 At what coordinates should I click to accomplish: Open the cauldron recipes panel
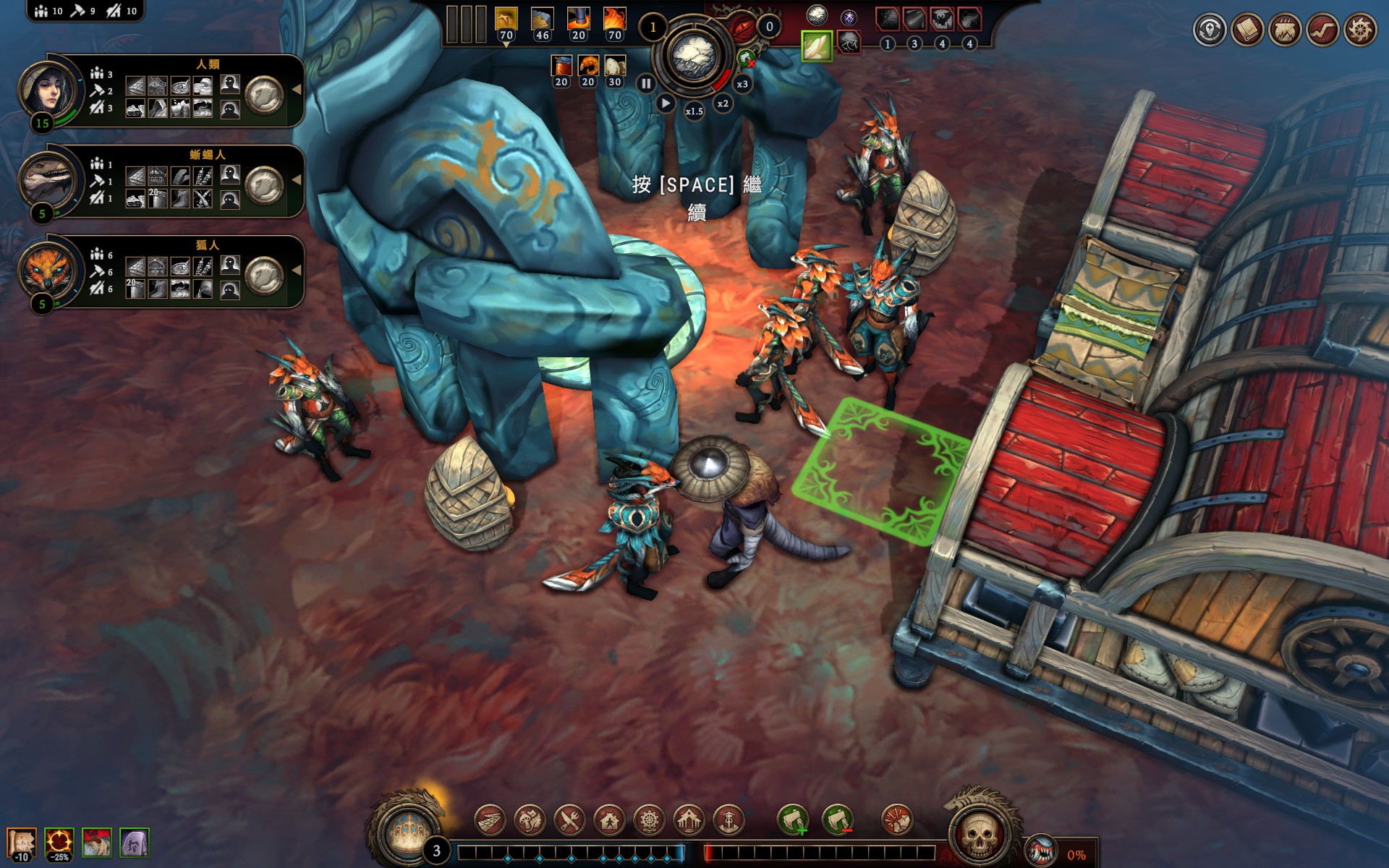1285,30
